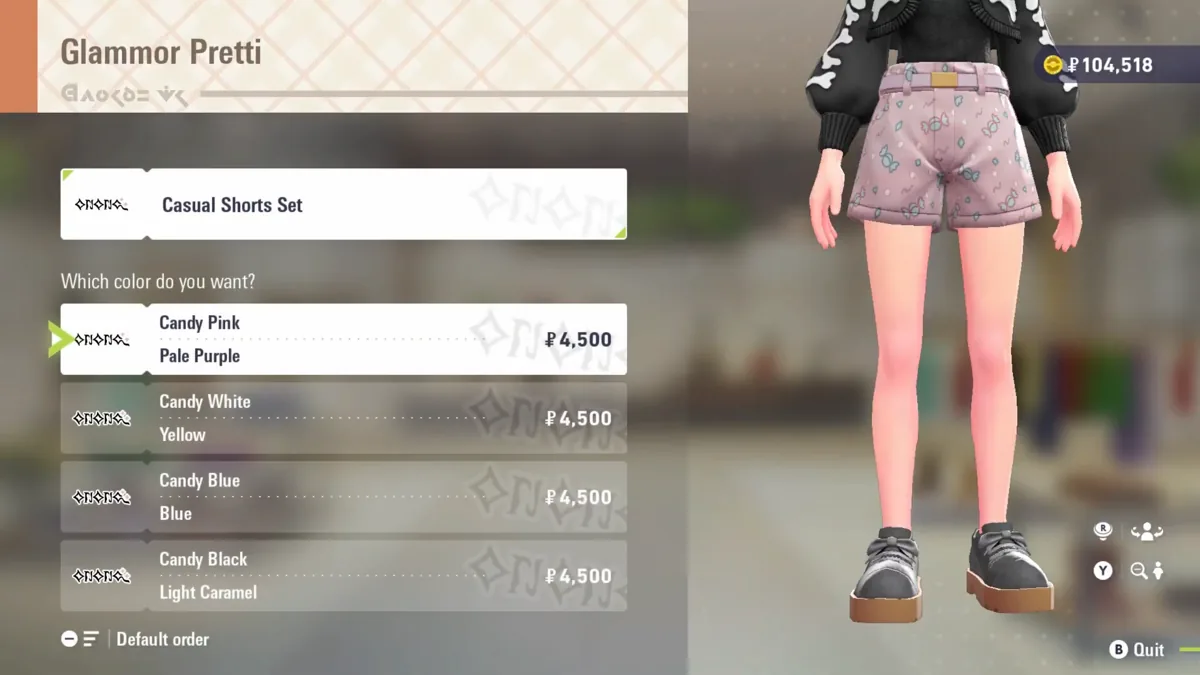
Task: Change the Default order sorting
Action: tap(135, 639)
